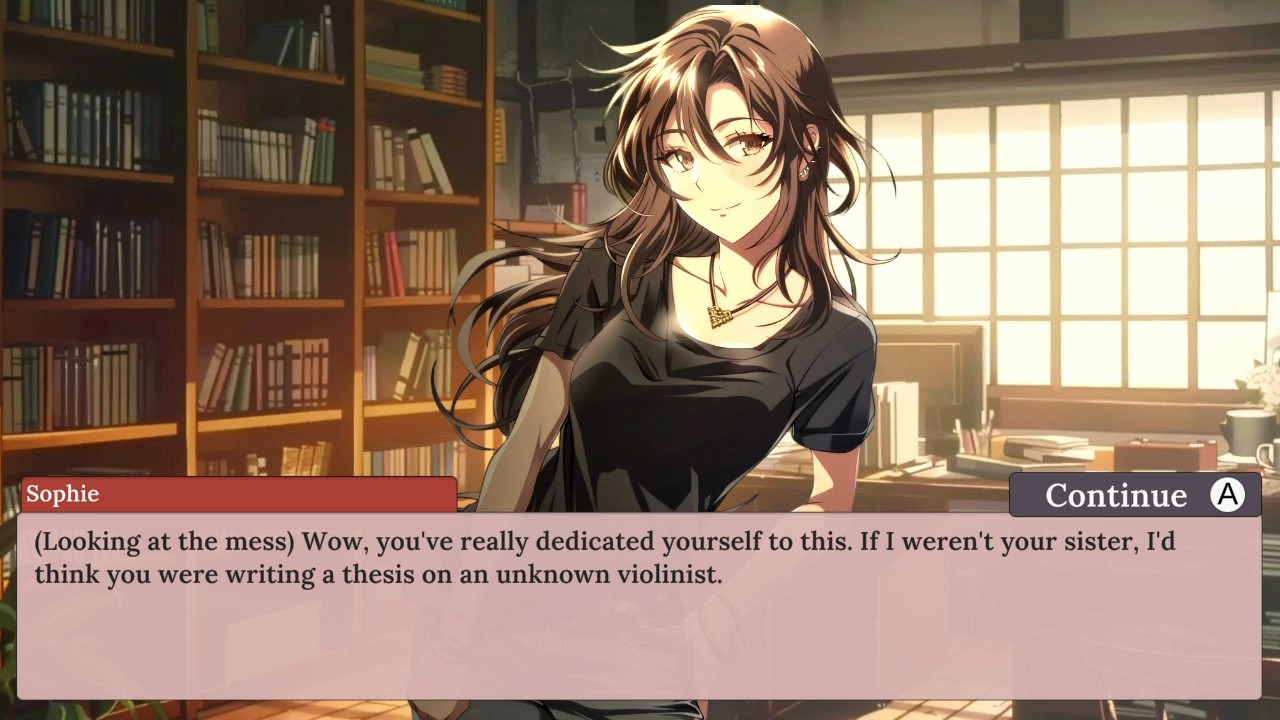
Task: Click Sophie's red nameplate banner
Action: coord(237,493)
